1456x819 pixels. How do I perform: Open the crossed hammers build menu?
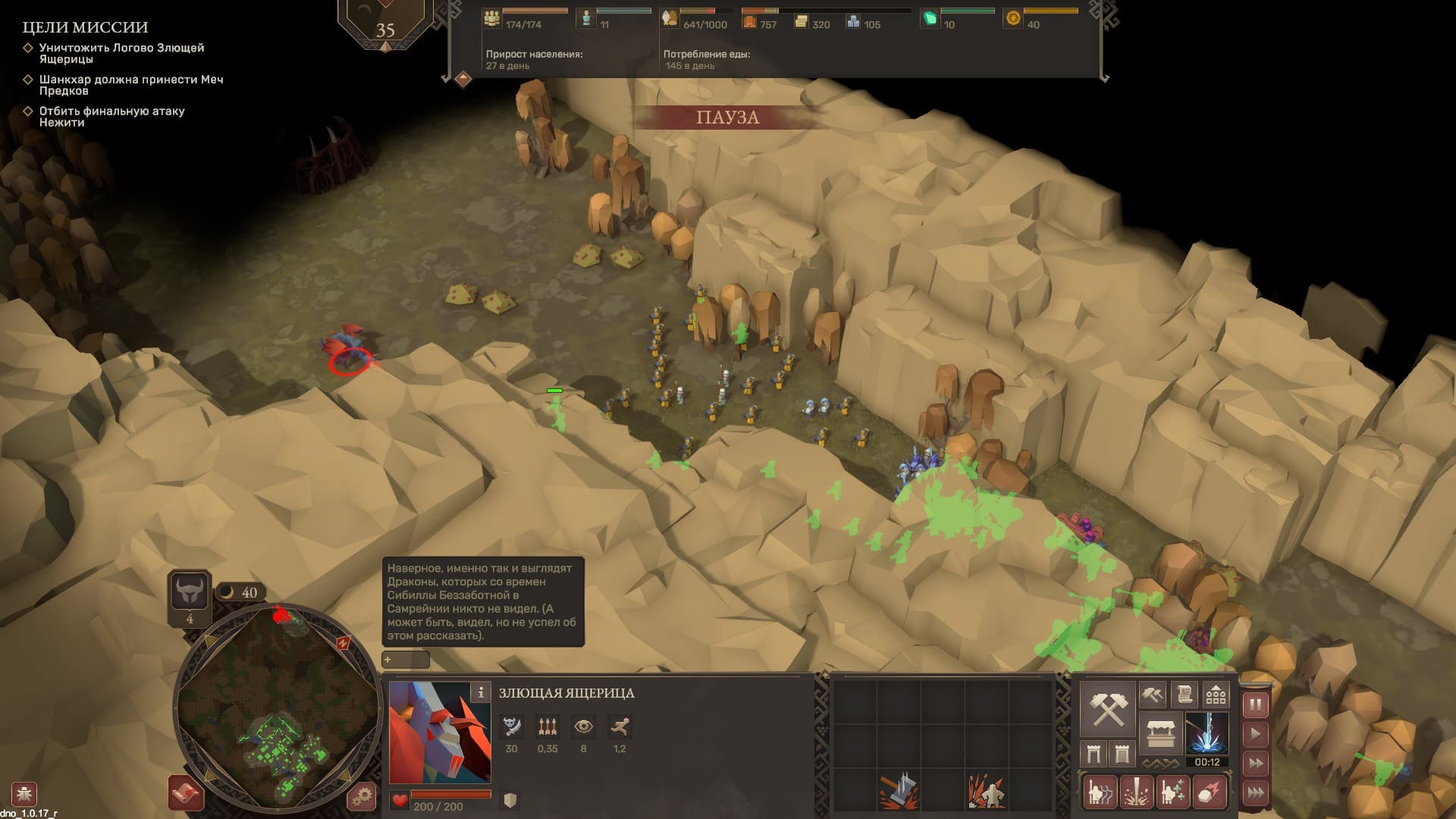click(x=1107, y=708)
